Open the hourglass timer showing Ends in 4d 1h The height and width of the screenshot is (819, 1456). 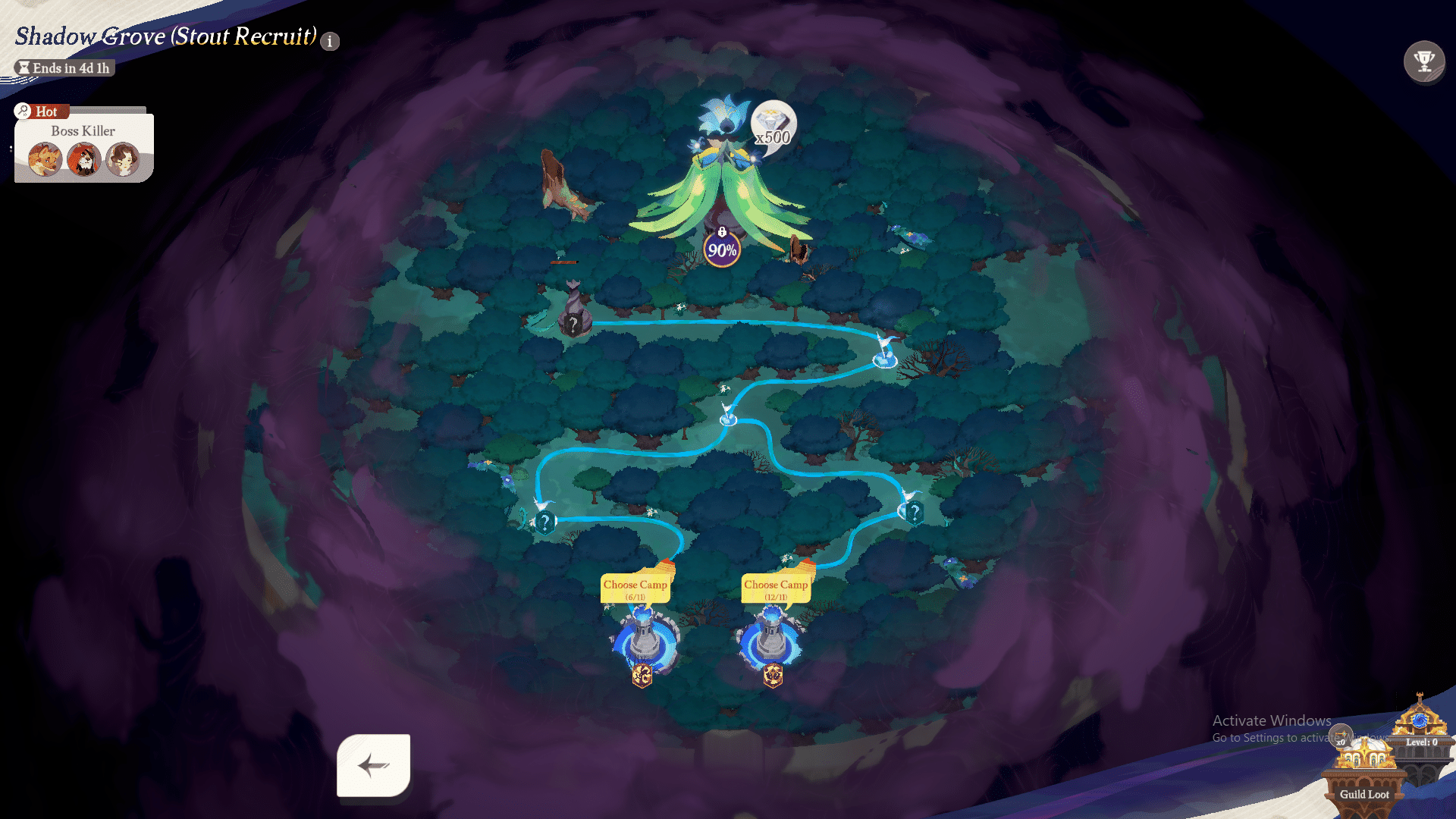tap(63, 67)
